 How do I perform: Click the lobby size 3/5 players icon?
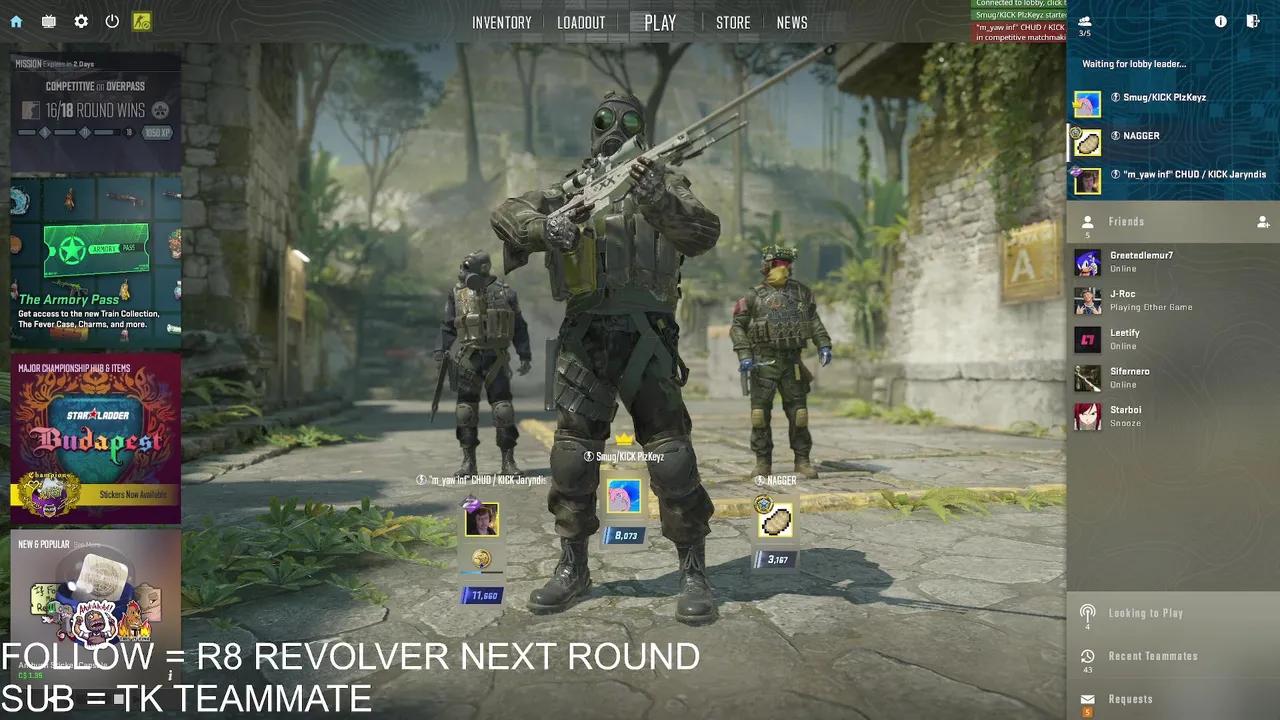click(x=1084, y=25)
